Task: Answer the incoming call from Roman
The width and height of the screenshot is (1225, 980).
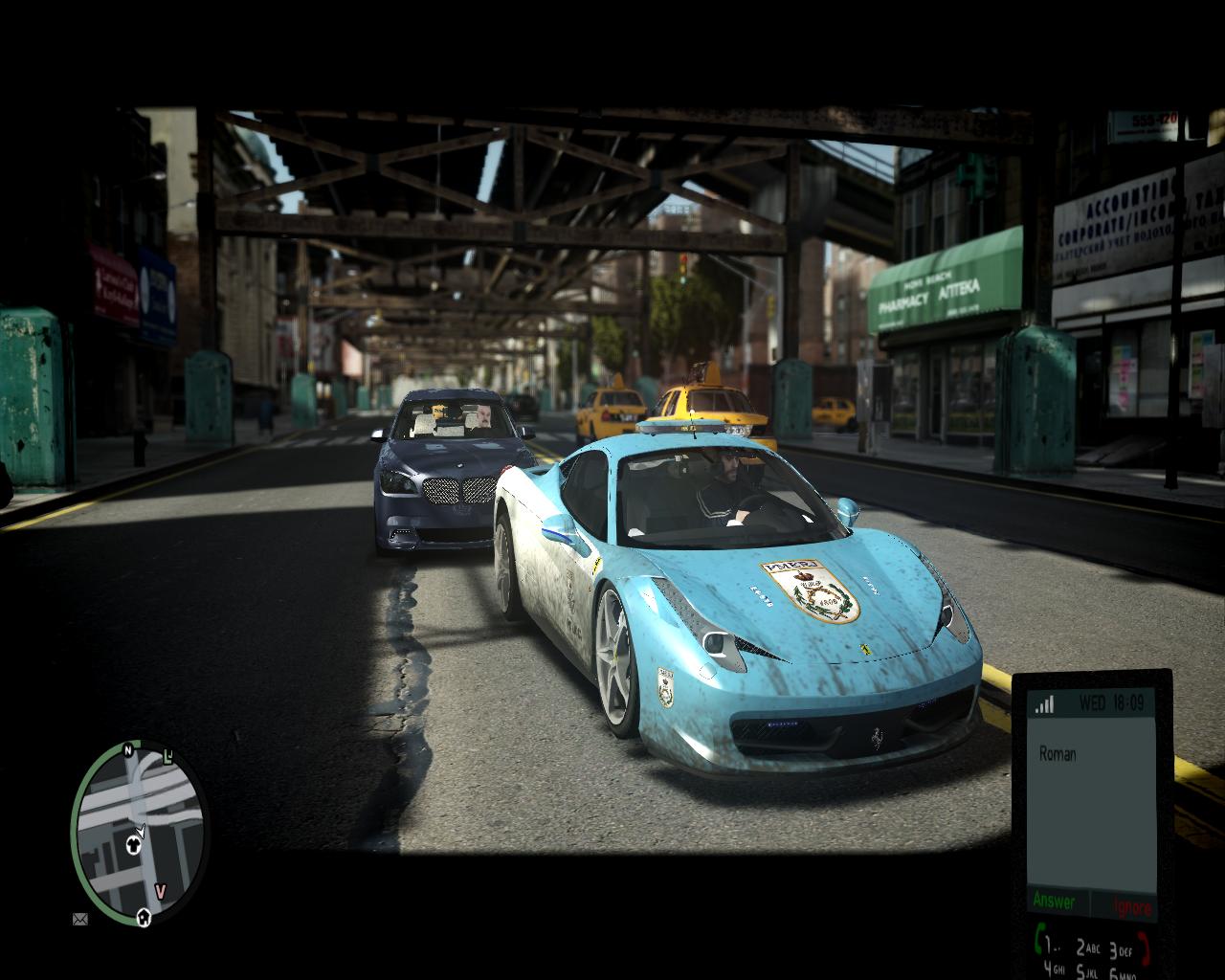Action: pos(1054,902)
